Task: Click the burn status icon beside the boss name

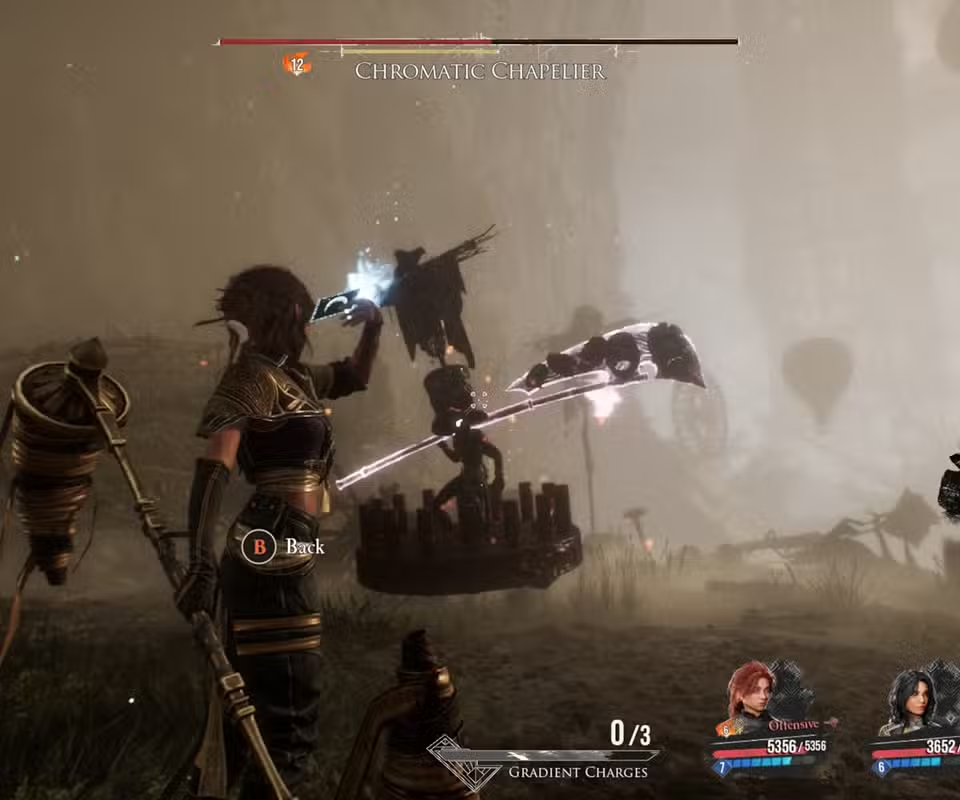Action: 297,65
